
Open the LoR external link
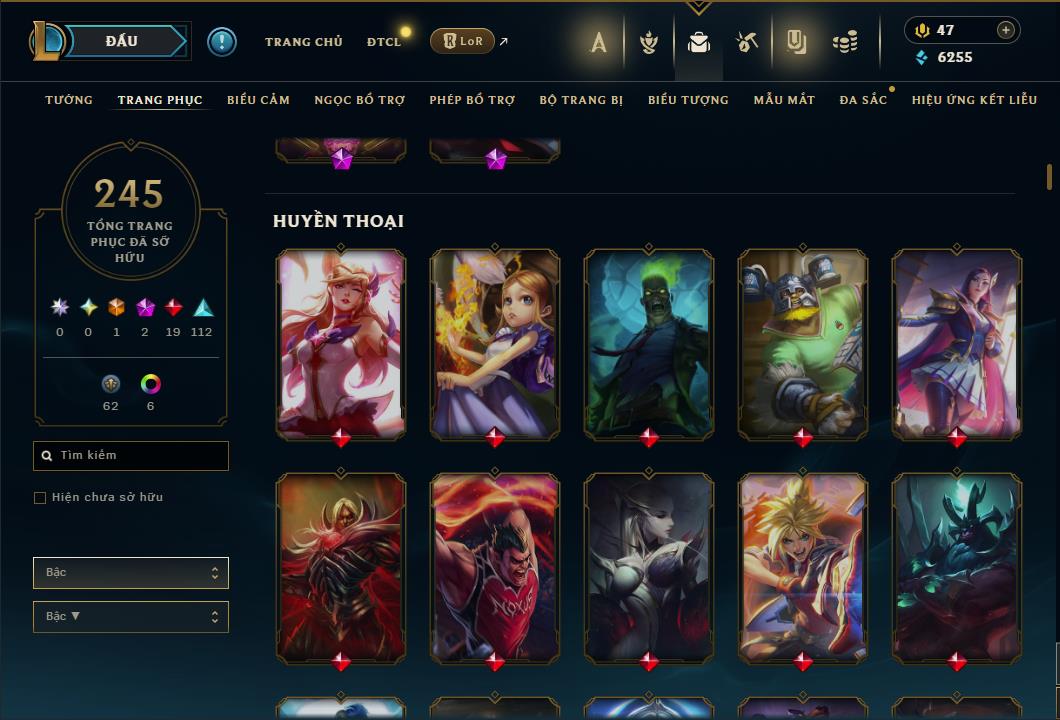click(463, 41)
